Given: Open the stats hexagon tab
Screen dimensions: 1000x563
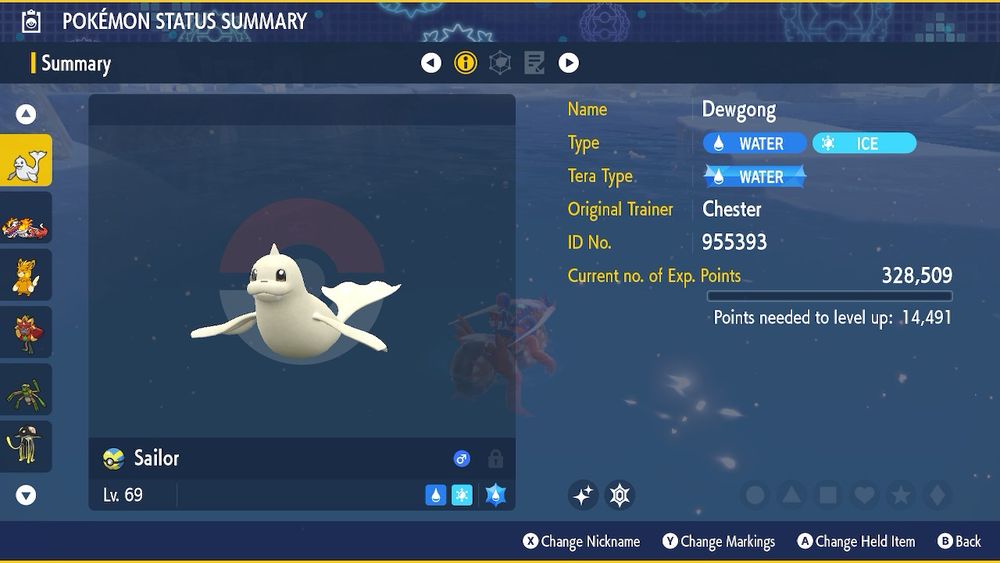Looking at the screenshot, I should (x=500, y=63).
